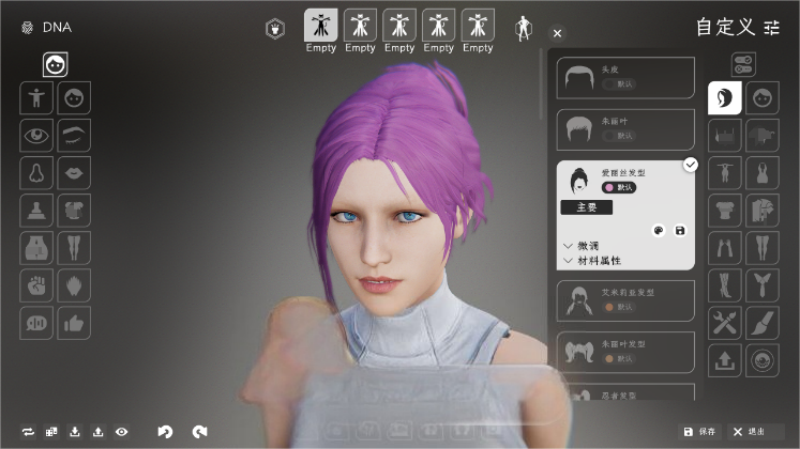
Task: Select the full body DNA category
Action: pos(37,98)
